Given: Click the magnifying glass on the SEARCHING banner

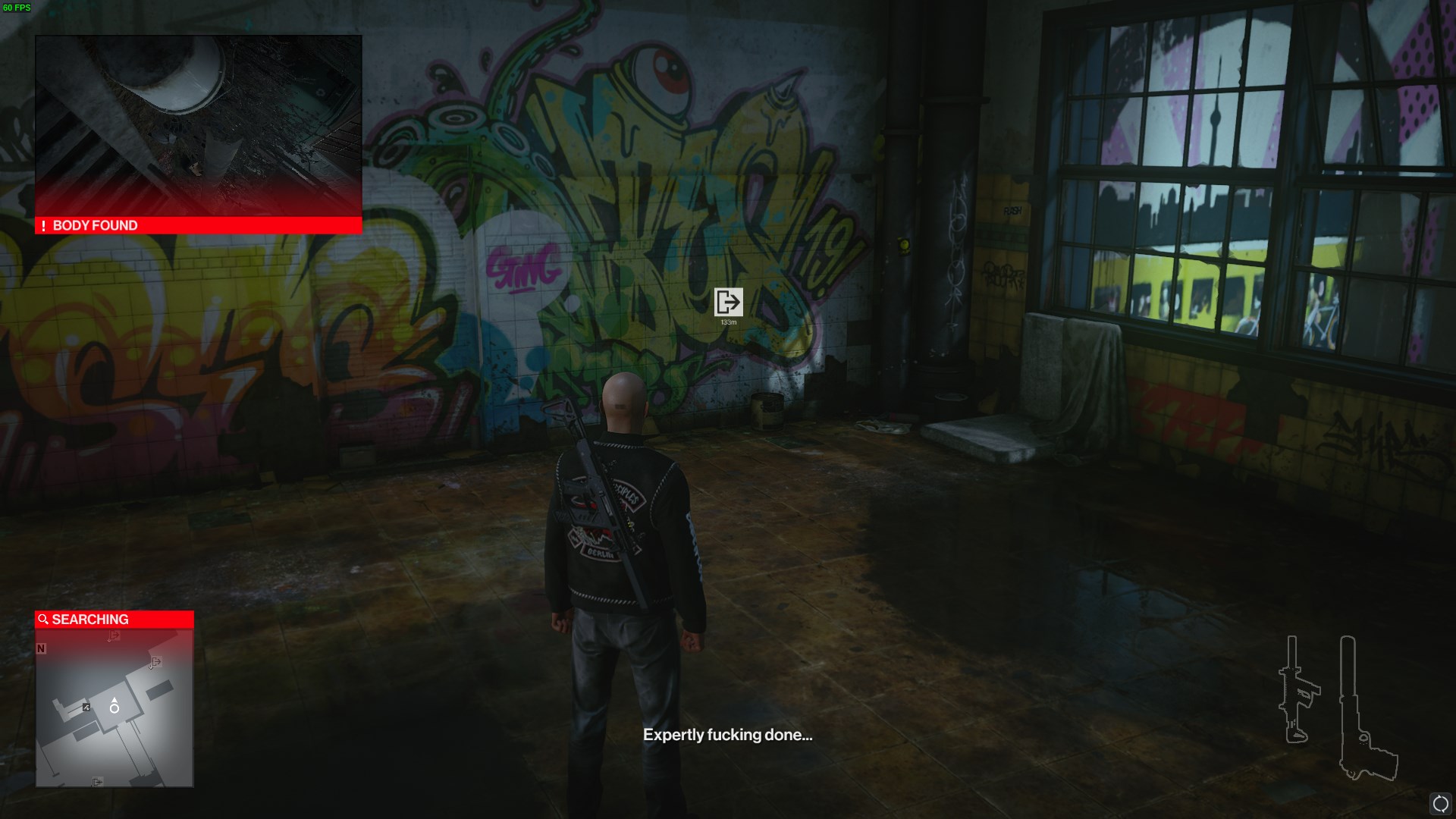Looking at the screenshot, I should click(x=42, y=619).
